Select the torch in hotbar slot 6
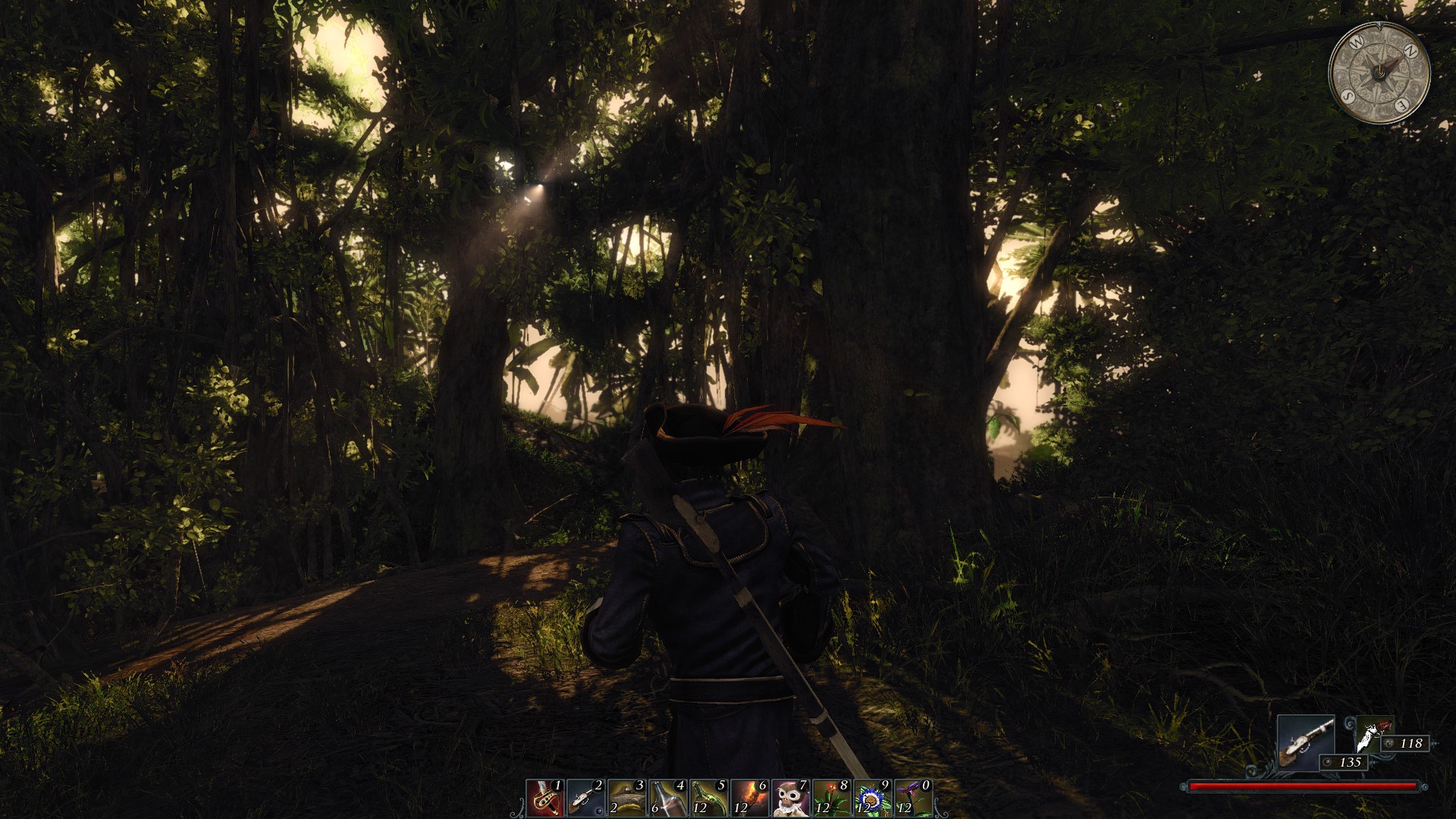Screen dimensions: 1456x819 click(749, 798)
